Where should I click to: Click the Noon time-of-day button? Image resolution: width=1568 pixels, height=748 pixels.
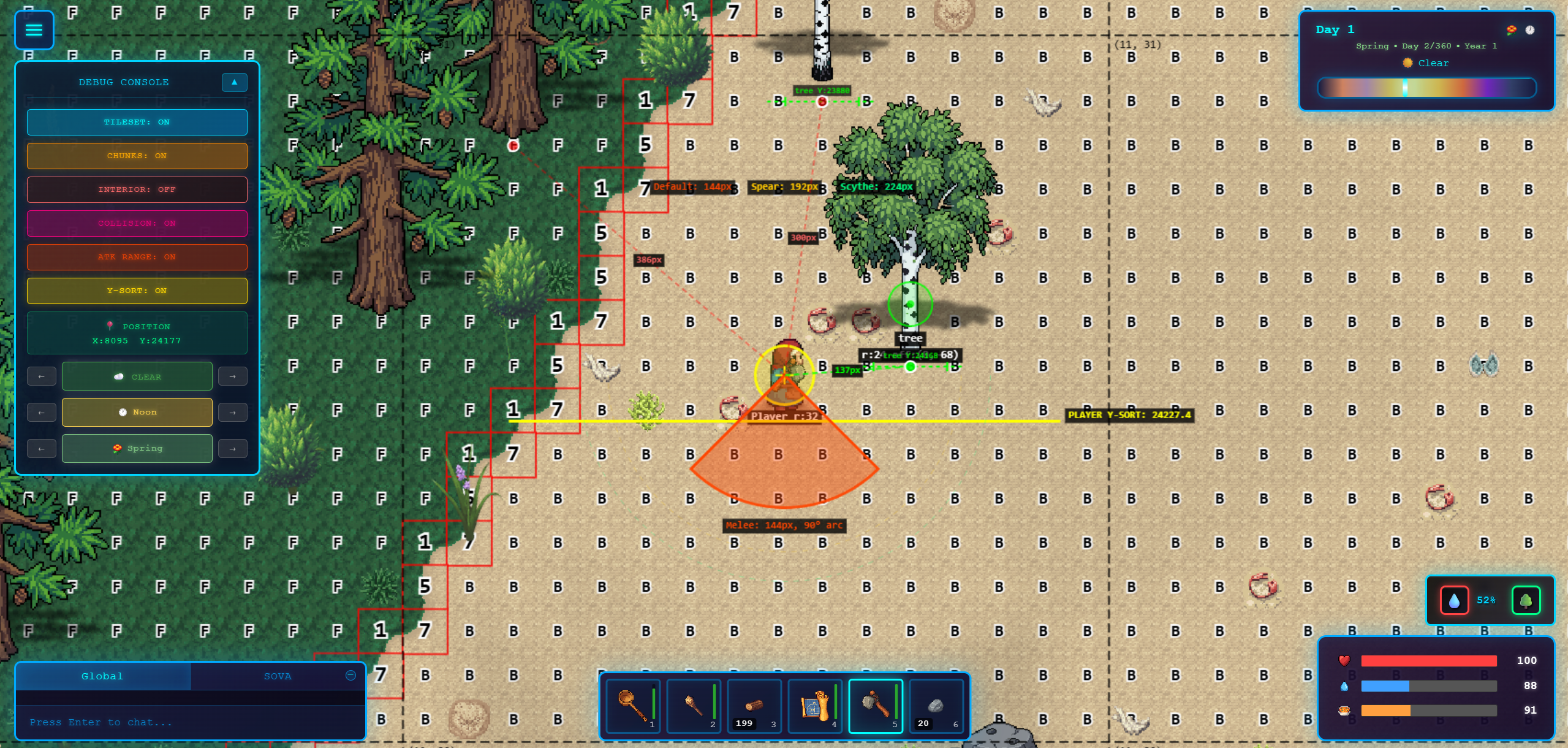(x=137, y=412)
